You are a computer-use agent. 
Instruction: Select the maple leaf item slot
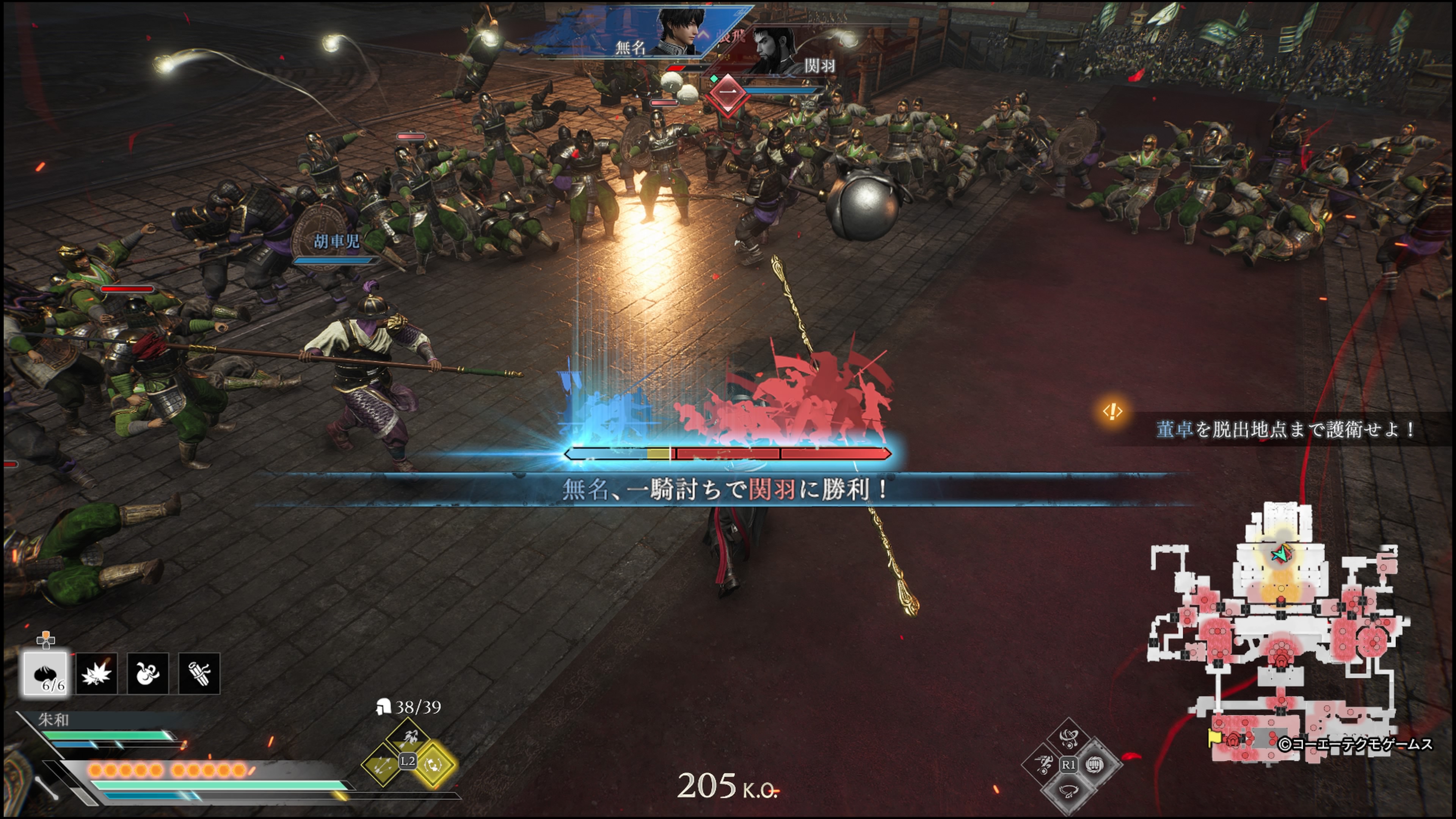(x=97, y=673)
